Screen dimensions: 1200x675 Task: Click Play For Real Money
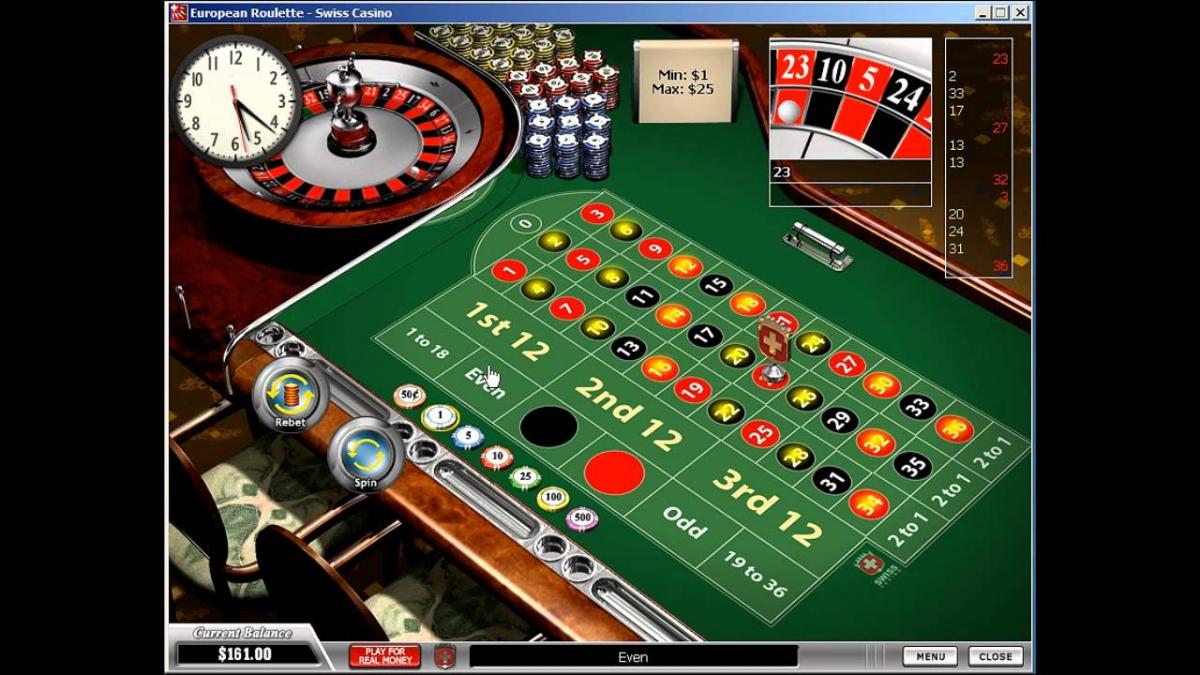385,656
